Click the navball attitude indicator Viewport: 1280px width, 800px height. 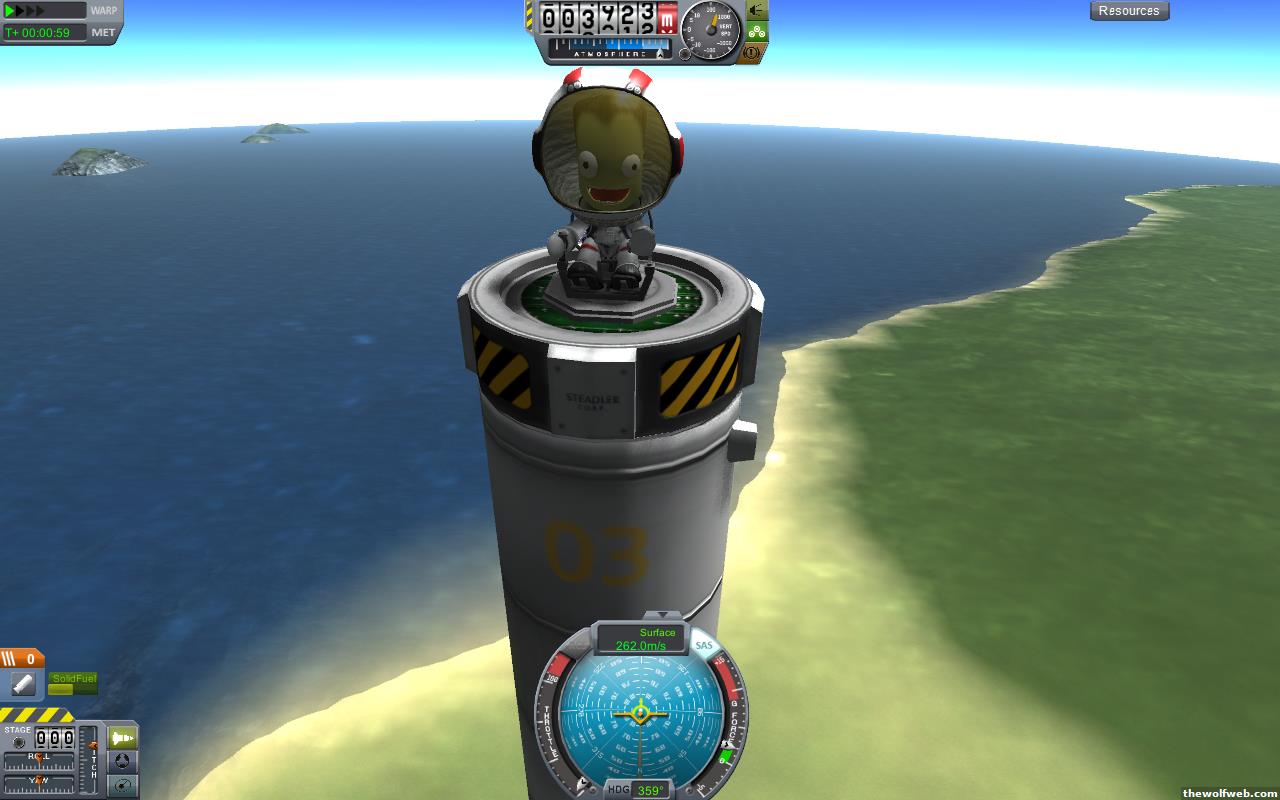(640, 714)
